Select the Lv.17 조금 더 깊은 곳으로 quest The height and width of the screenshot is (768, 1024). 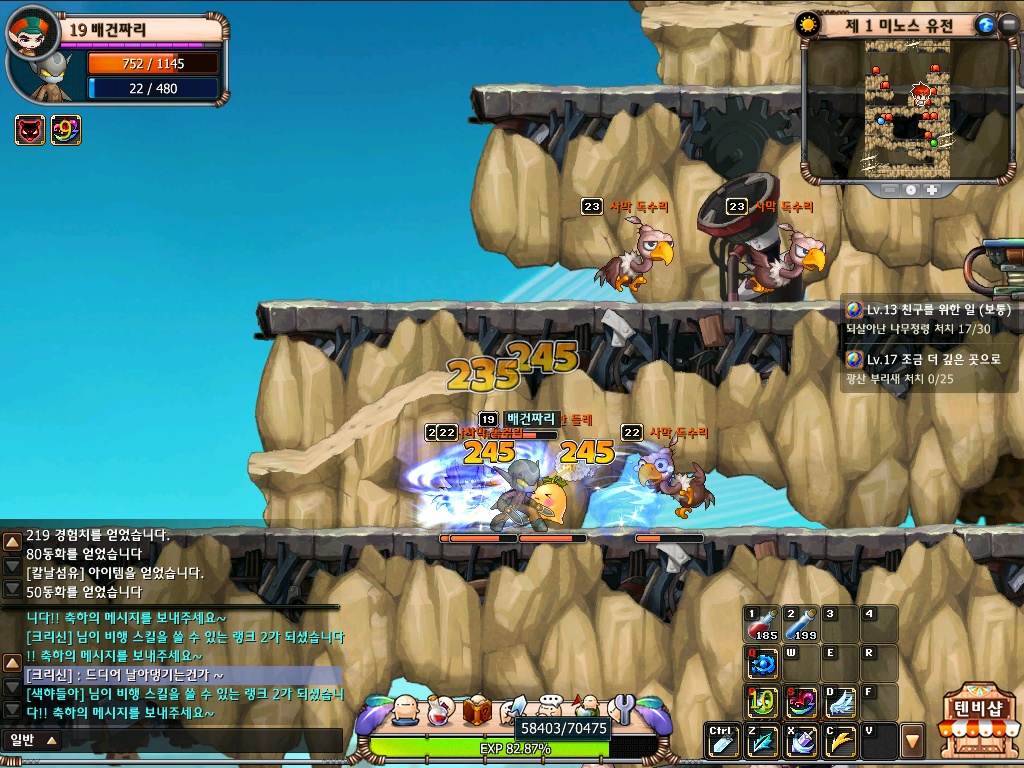tap(930, 359)
